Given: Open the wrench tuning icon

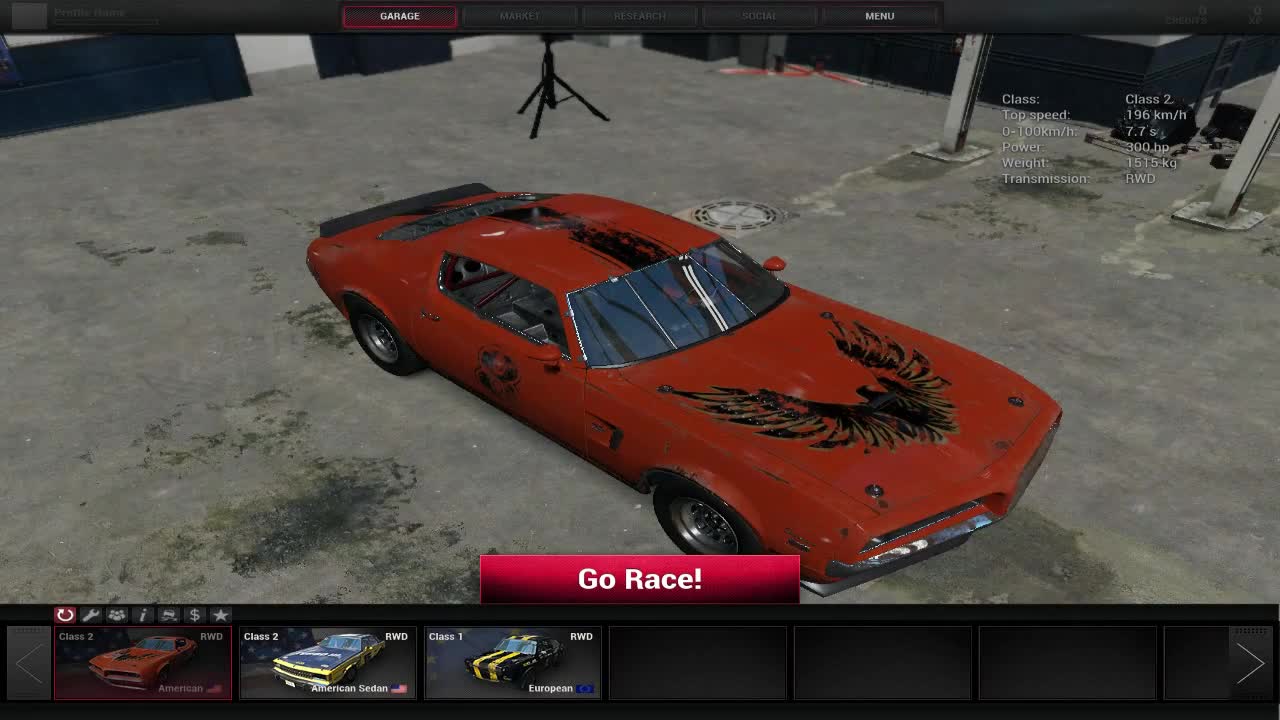Looking at the screenshot, I should tap(90, 614).
